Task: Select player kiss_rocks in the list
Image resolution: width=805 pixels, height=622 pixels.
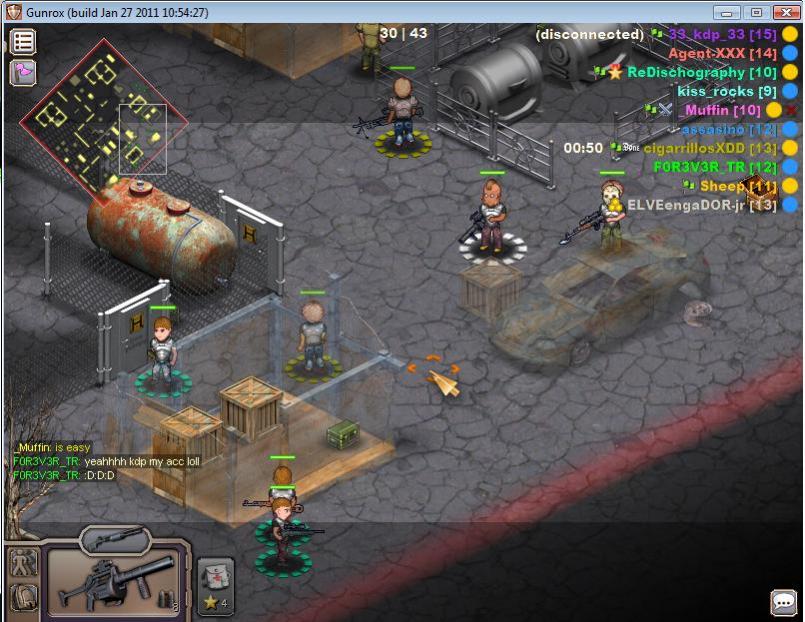Action: click(x=727, y=91)
